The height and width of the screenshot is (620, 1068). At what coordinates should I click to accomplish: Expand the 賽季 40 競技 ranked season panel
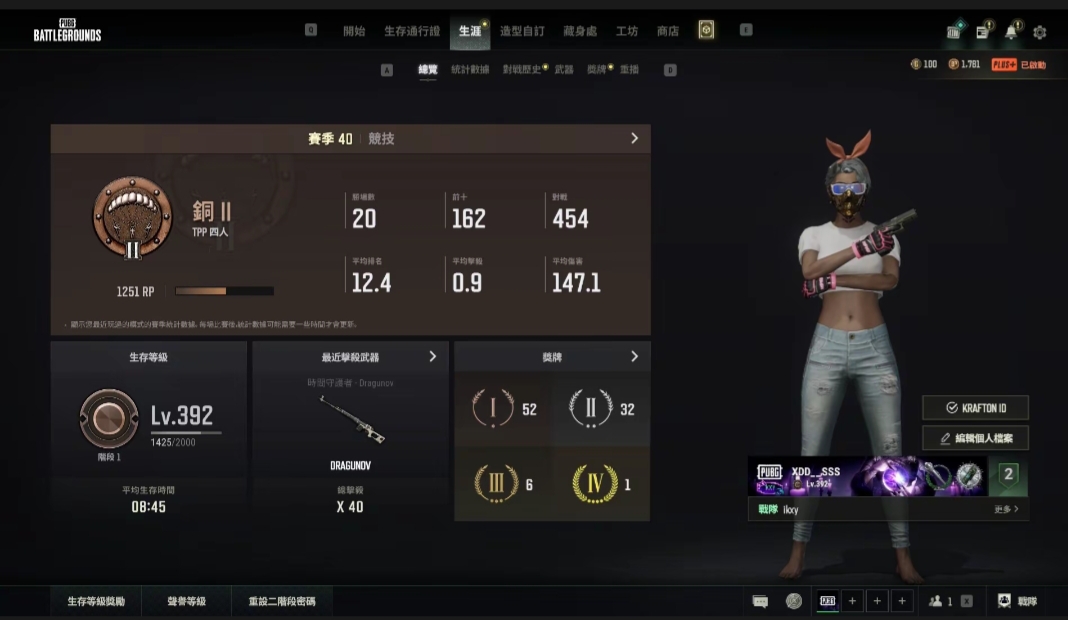click(634, 139)
